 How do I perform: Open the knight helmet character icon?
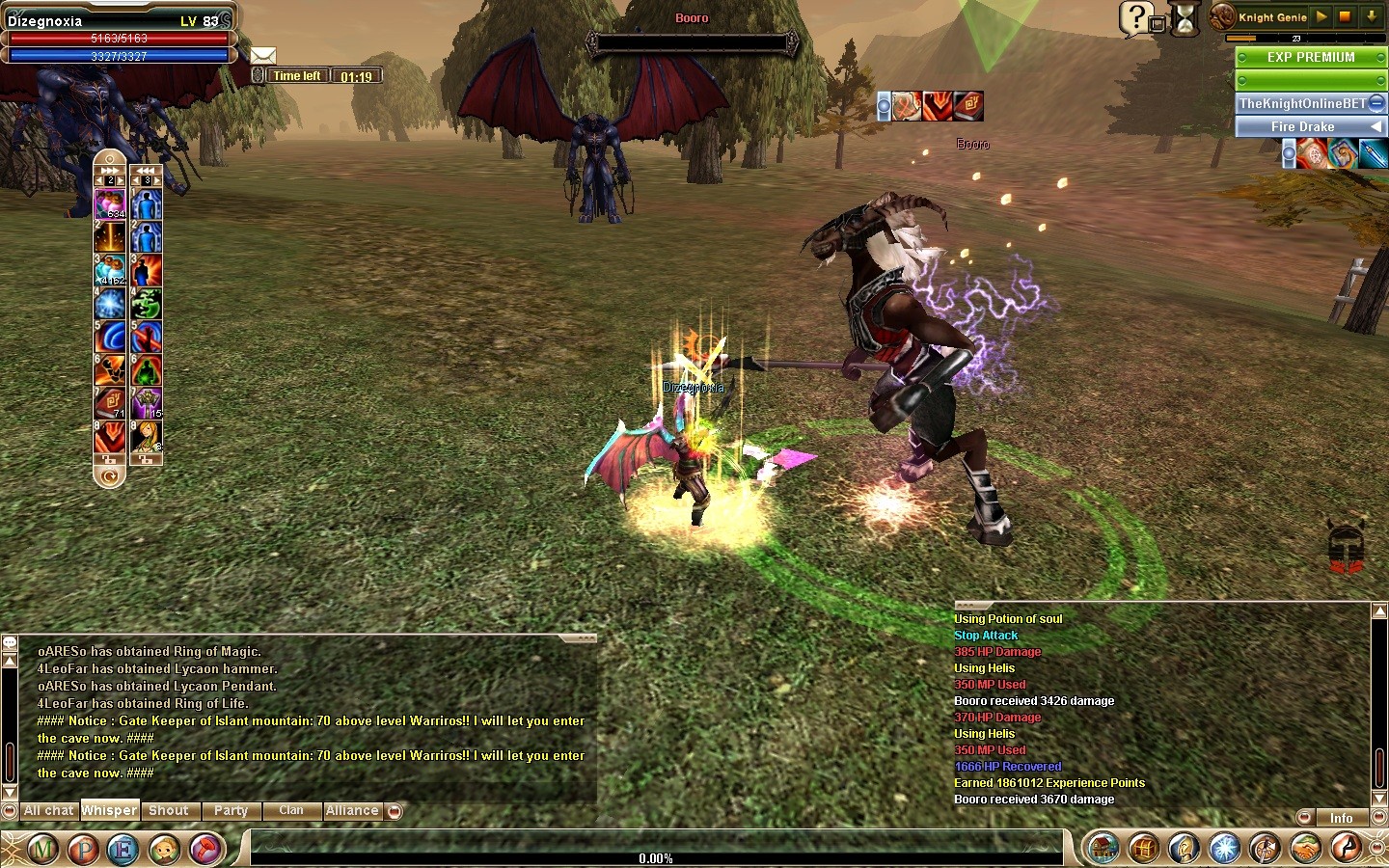click(1185, 849)
